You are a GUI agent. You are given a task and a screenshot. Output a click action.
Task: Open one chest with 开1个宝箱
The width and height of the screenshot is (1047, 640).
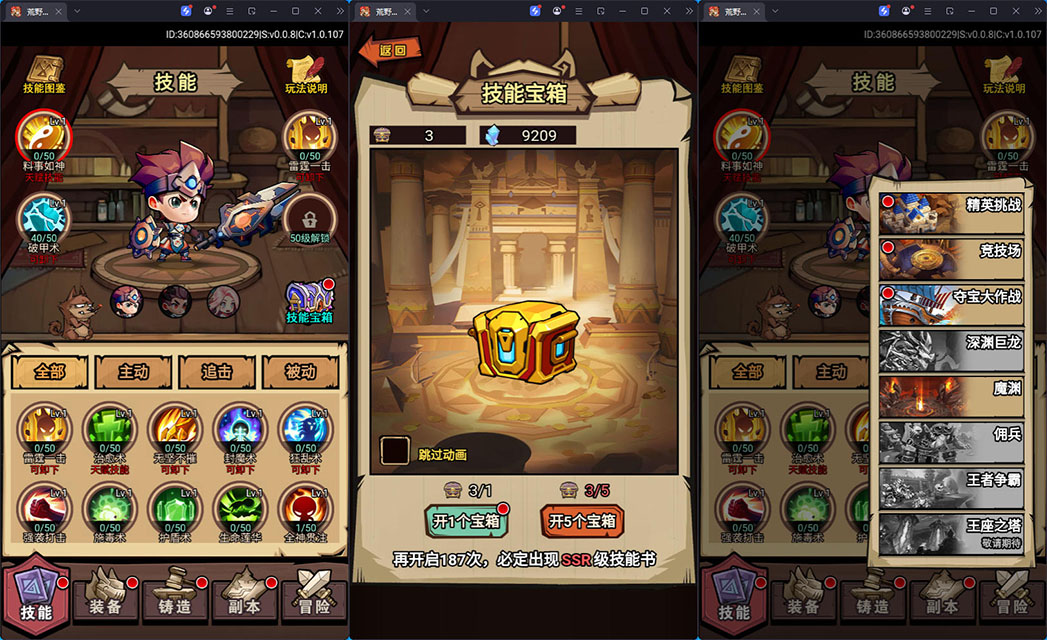pos(466,520)
